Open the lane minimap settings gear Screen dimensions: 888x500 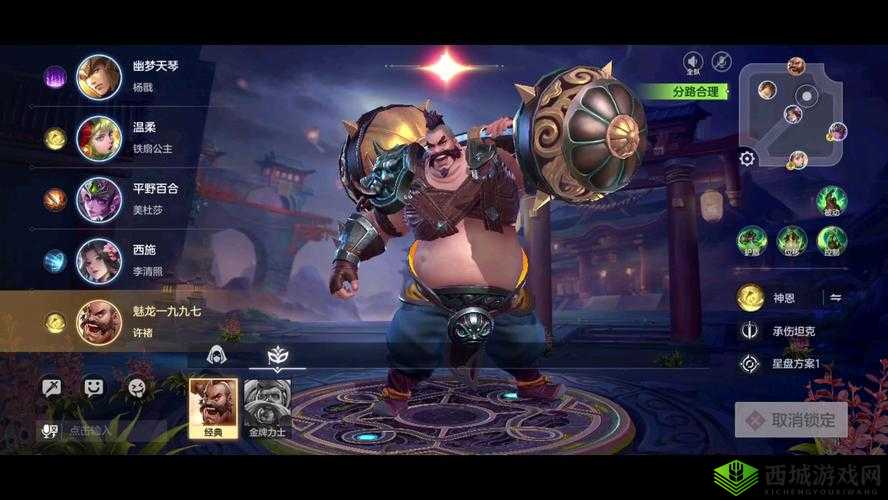[x=747, y=158]
